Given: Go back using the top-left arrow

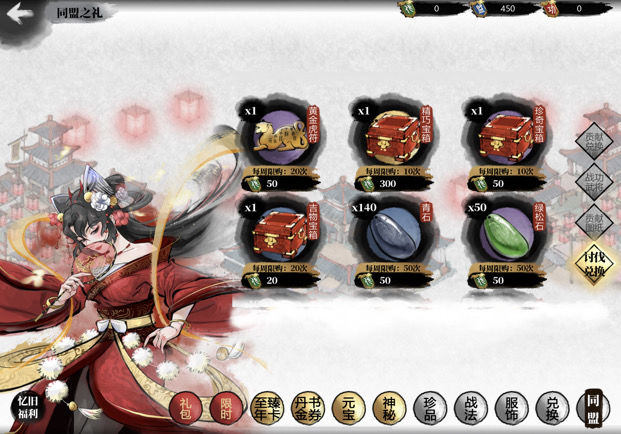Looking at the screenshot, I should pos(20,13).
